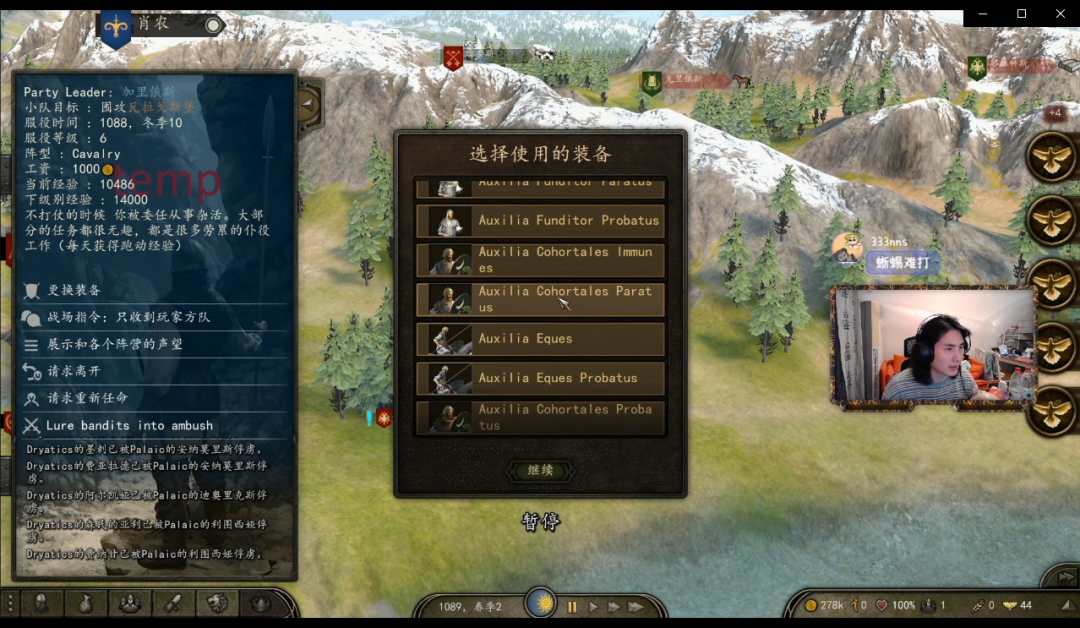The image size is (1080, 628).
Task: Select the Auxilia Eques equipment row
Action: (540, 339)
